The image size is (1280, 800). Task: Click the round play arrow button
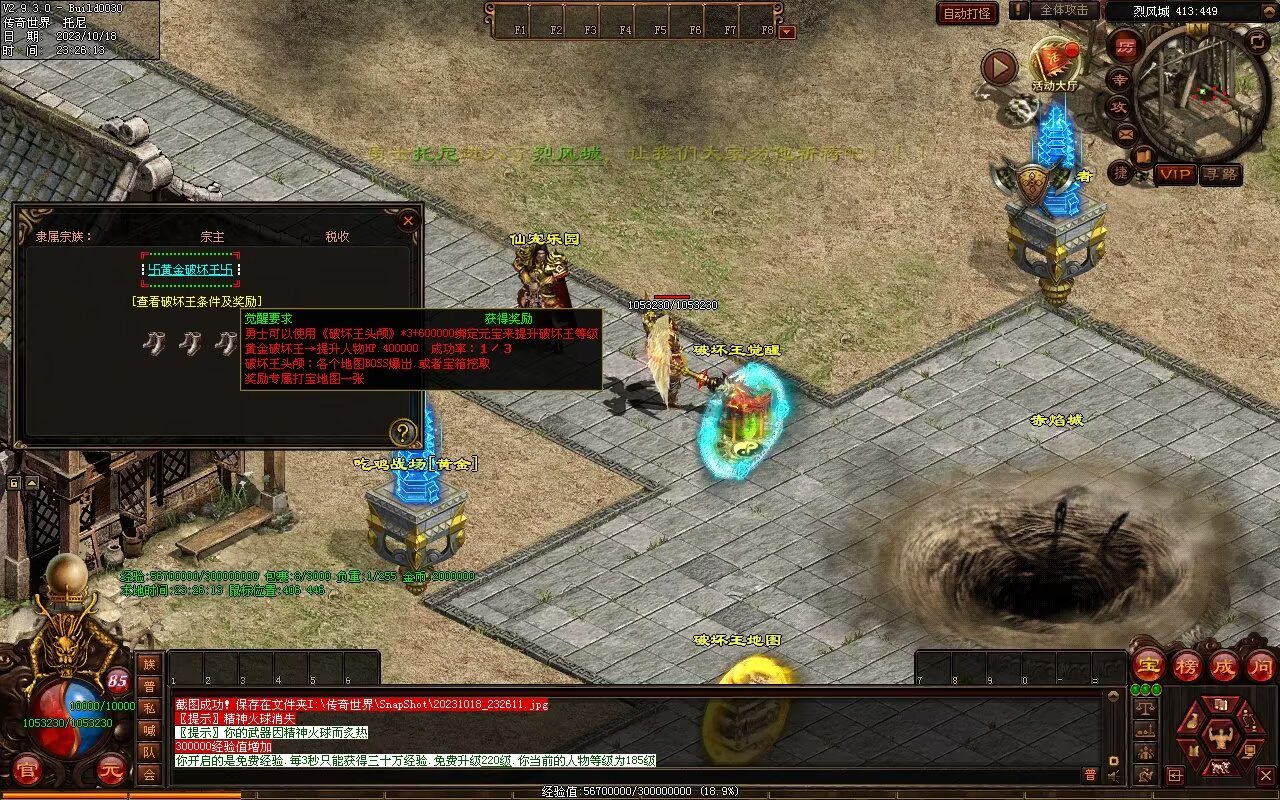coord(998,68)
